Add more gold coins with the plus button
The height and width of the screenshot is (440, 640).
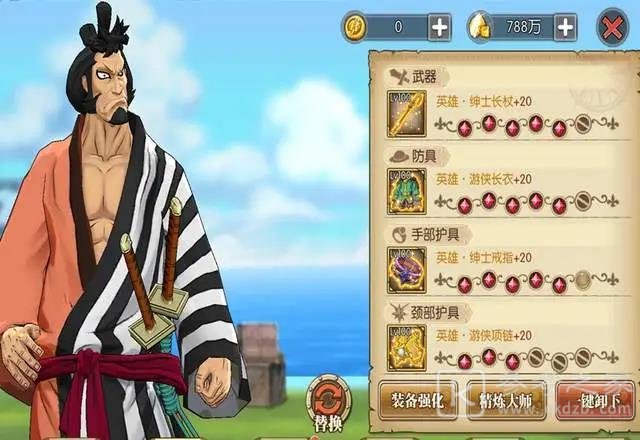[x=439, y=27]
